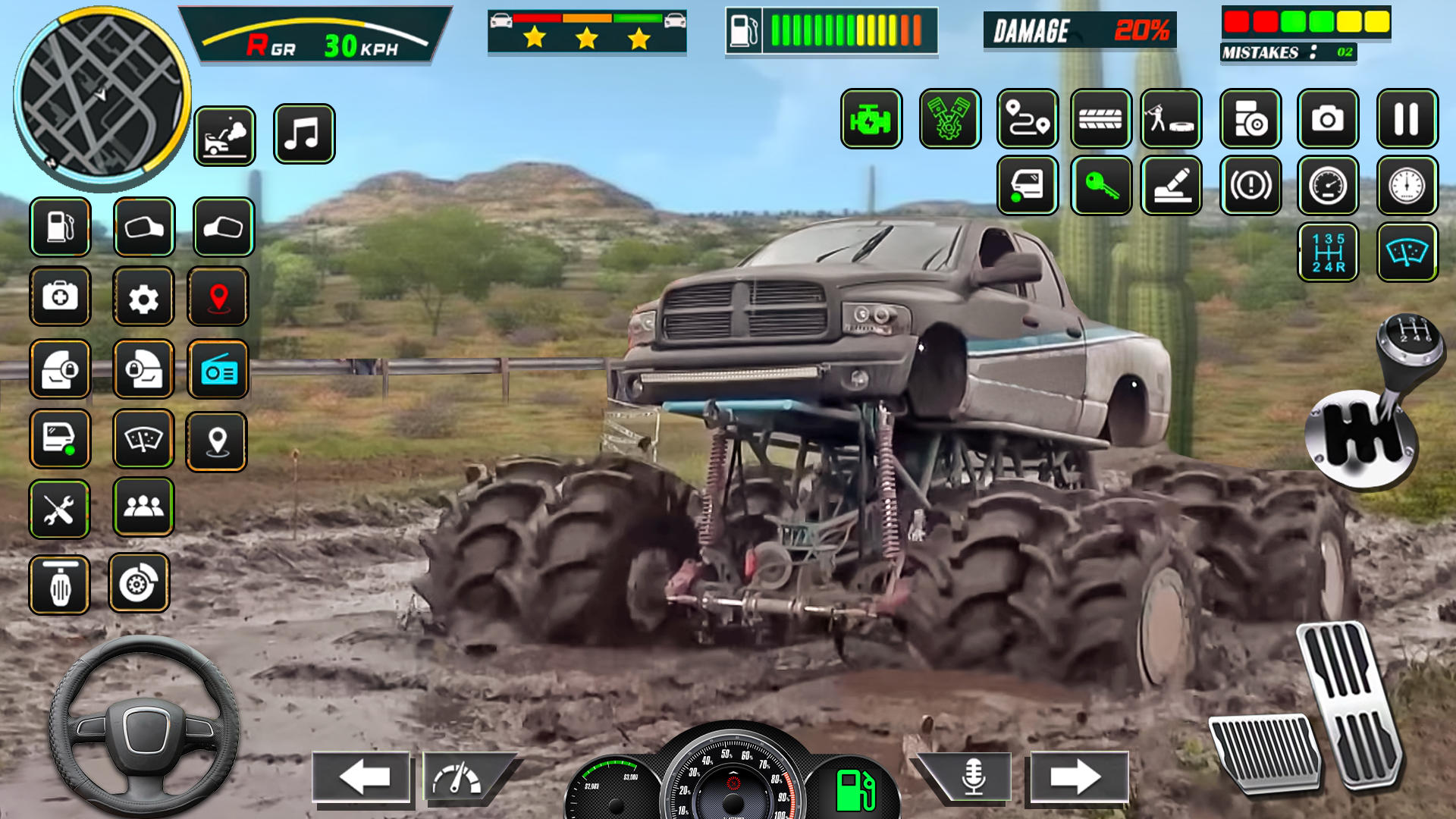Open the radio player icon
This screenshot has width=1456, height=819.
[218, 371]
